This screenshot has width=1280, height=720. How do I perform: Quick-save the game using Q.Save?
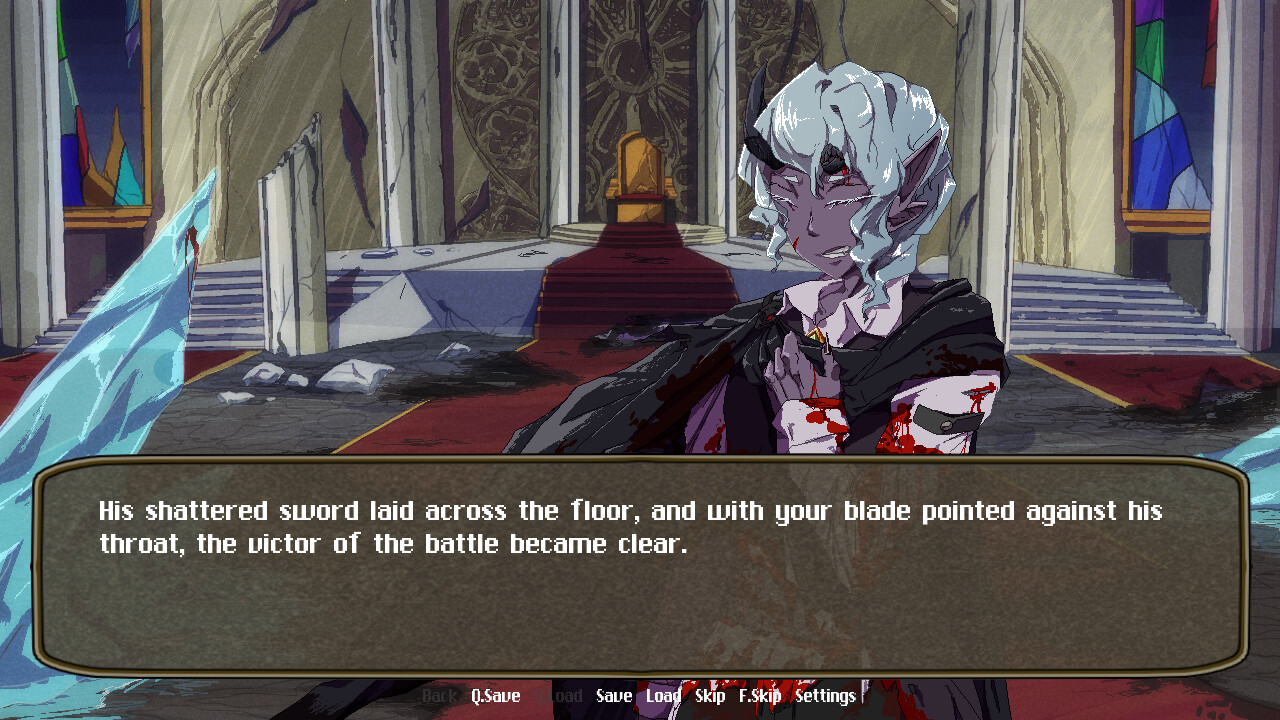(494, 695)
